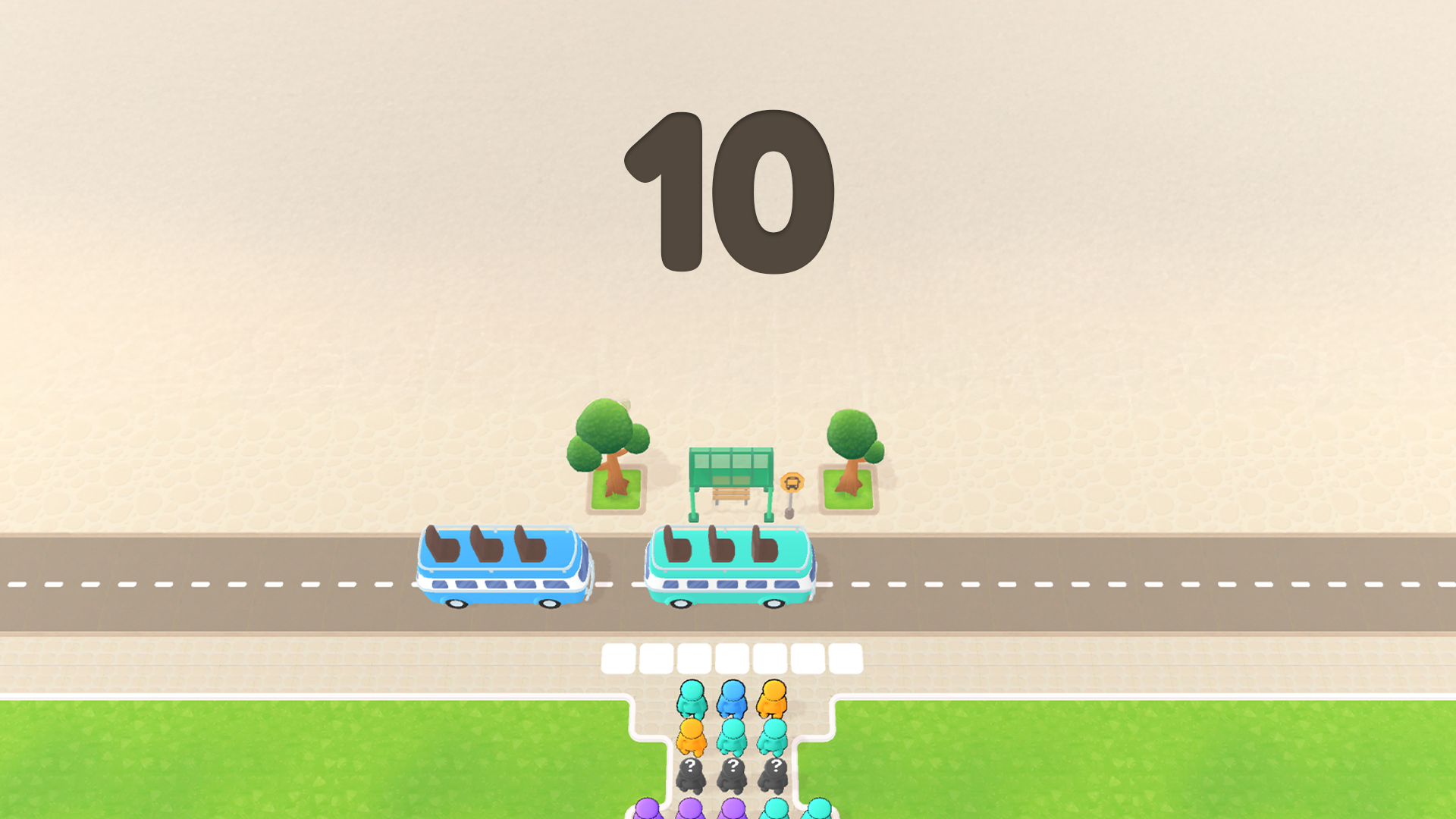The image size is (1456, 819).
Task: Select the blue passenger in the queue
Action: pyautogui.click(x=732, y=698)
